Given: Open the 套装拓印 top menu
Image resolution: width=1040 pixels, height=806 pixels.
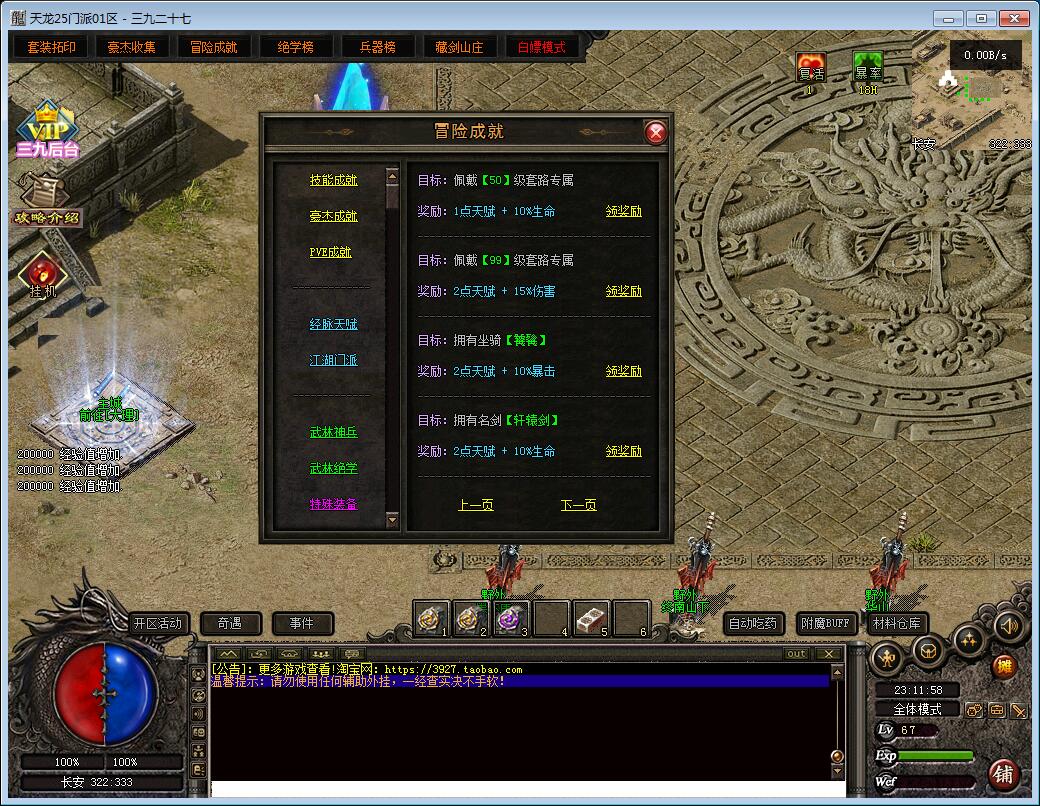Looking at the screenshot, I should click(52, 47).
